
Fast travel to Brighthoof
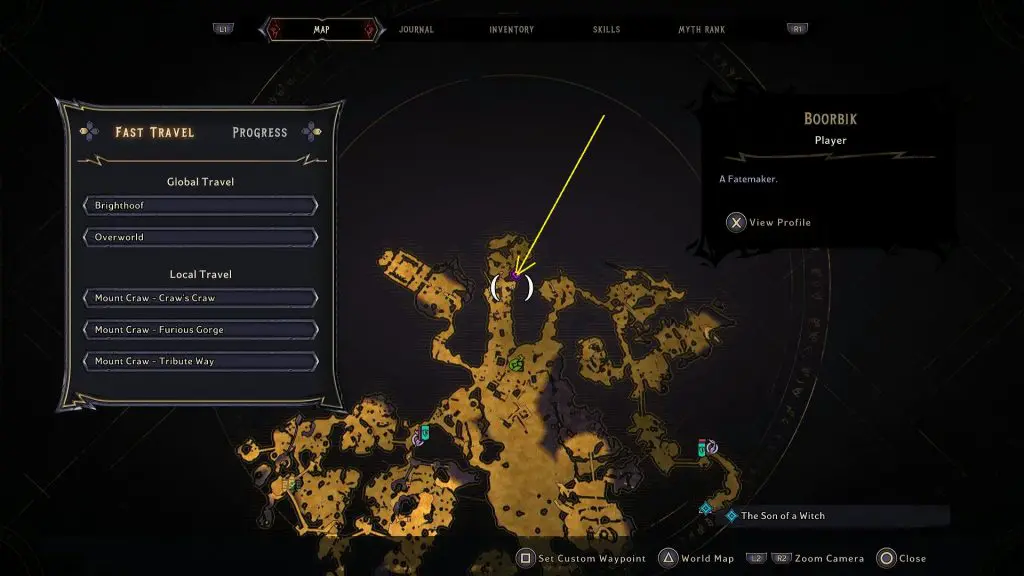click(200, 205)
